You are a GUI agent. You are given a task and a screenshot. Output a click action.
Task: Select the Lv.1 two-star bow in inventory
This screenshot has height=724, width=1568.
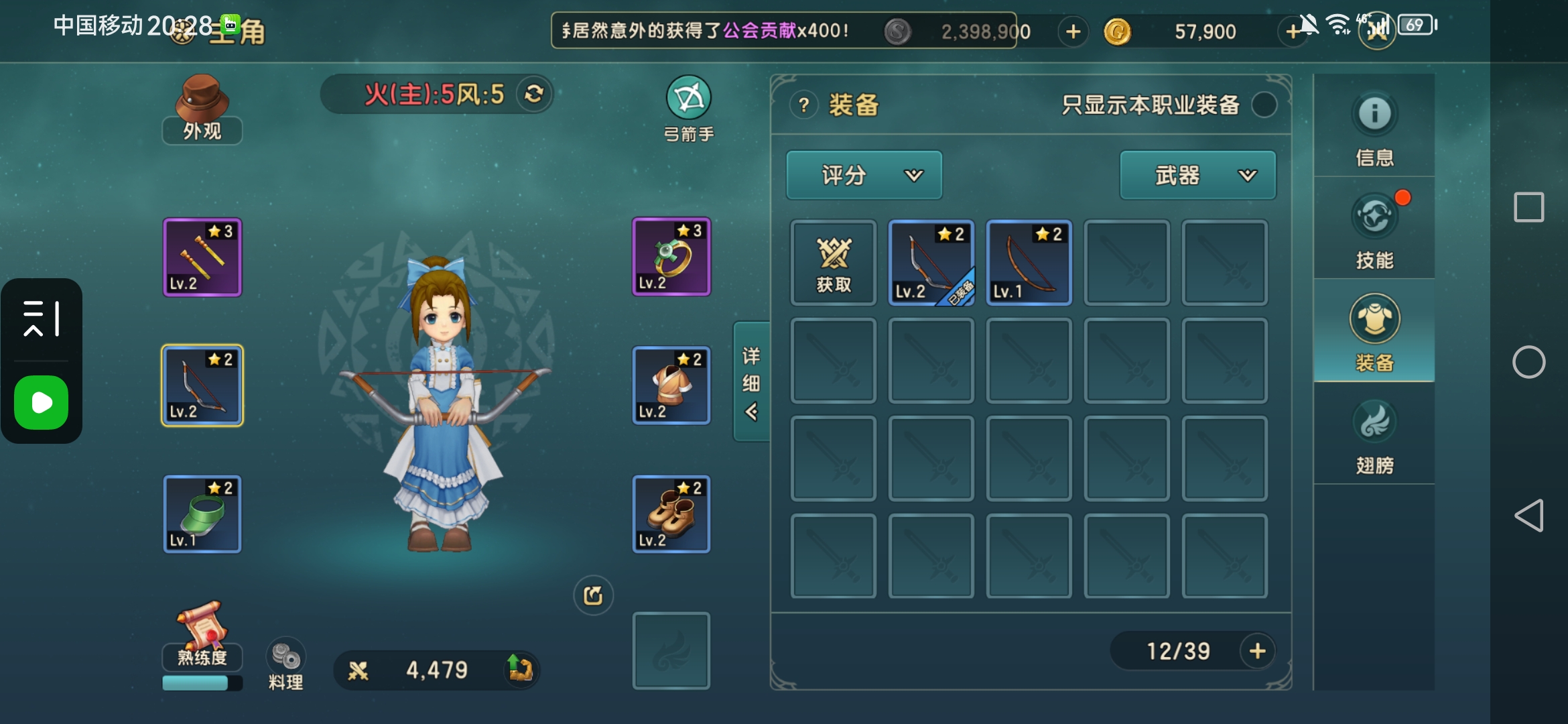pos(1029,263)
